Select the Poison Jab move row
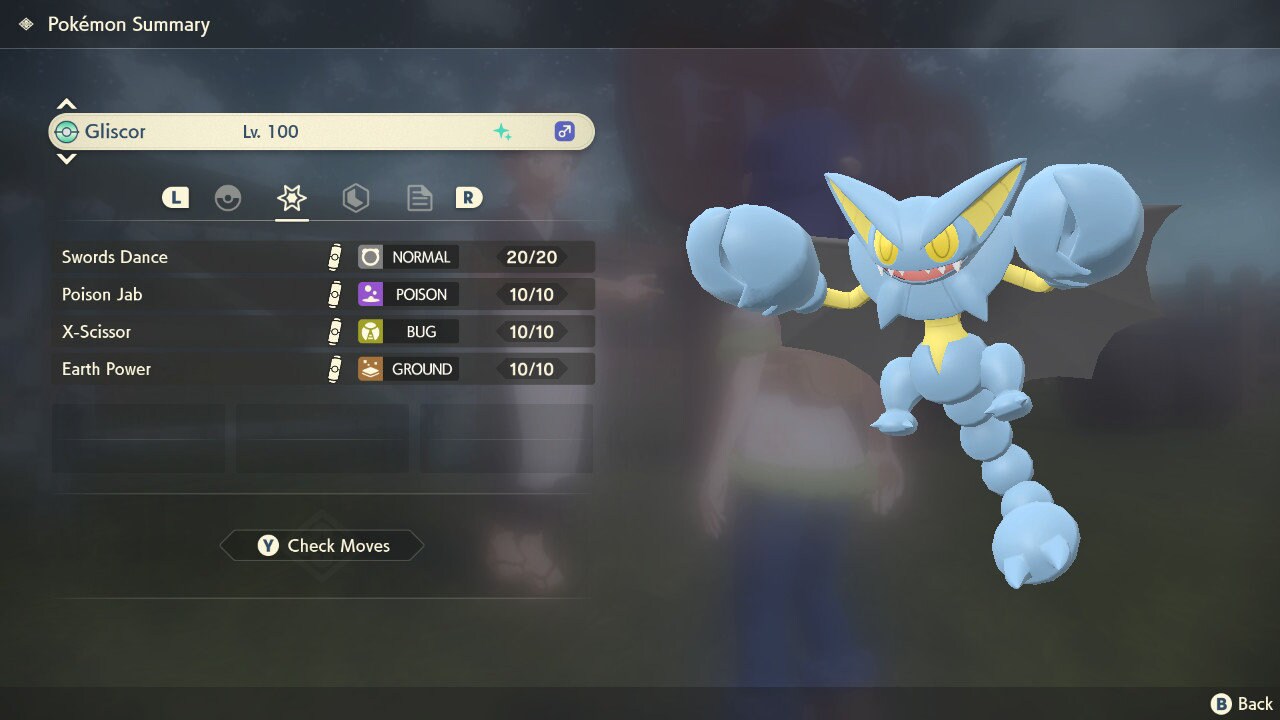This screenshot has height=720, width=1280. point(322,294)
